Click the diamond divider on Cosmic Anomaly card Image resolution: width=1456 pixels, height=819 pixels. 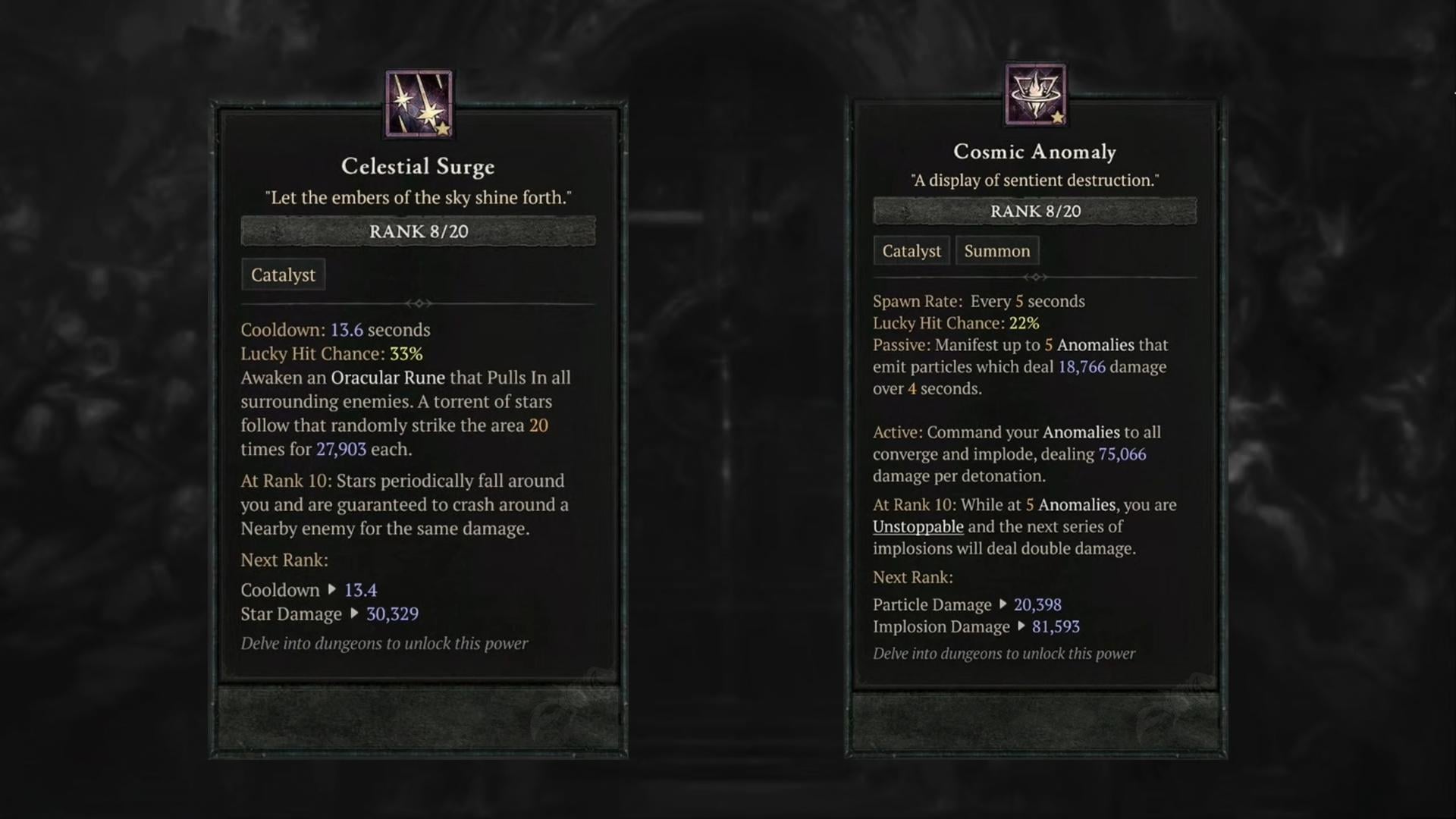coord(1036,277)
